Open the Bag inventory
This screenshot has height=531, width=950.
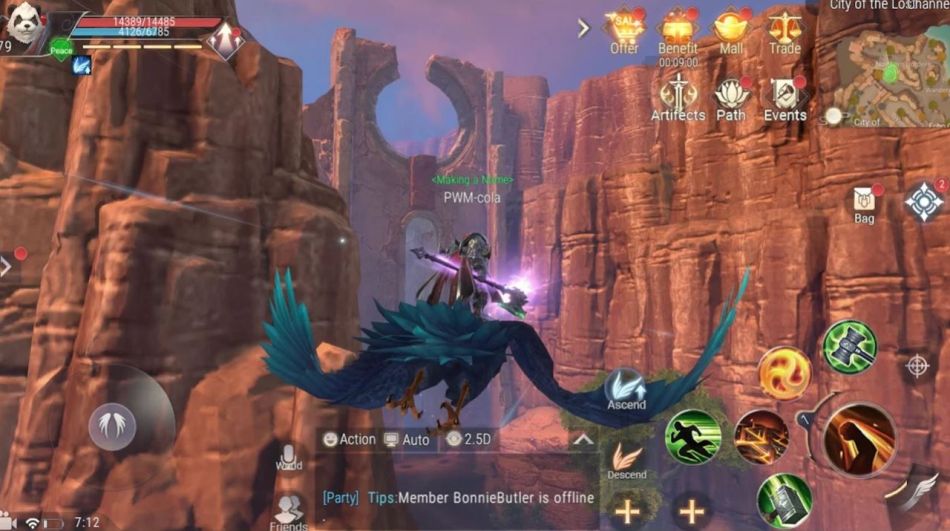[x=864, y=204]
